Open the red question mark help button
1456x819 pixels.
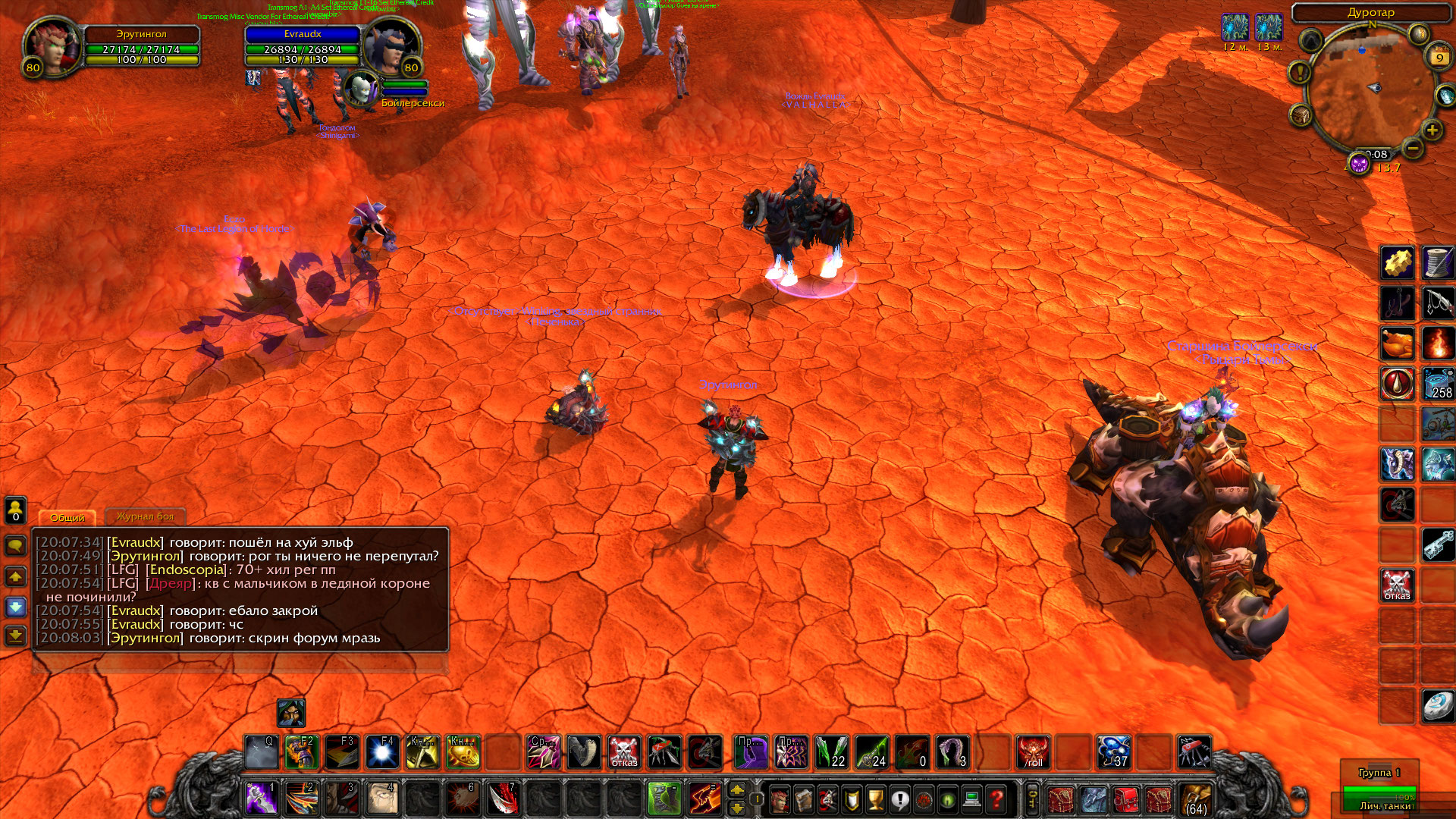click(x=996, y=799)
